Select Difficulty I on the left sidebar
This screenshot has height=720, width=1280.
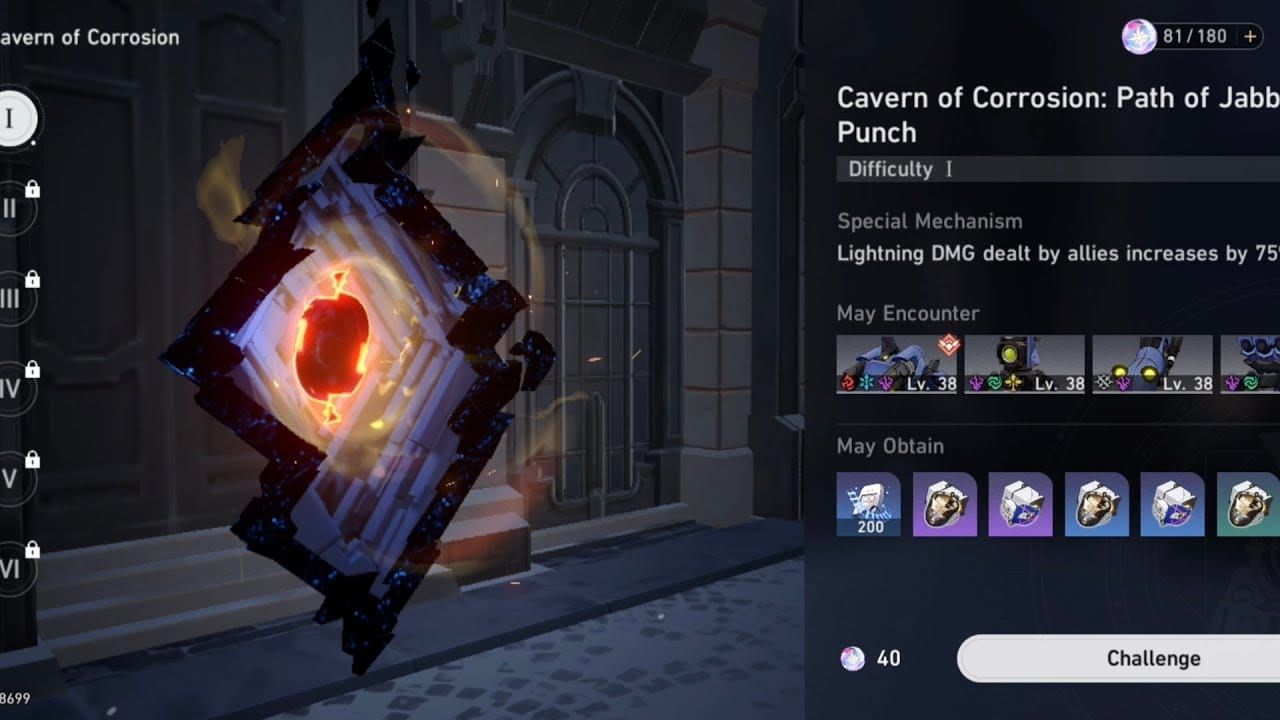point(14,118)
